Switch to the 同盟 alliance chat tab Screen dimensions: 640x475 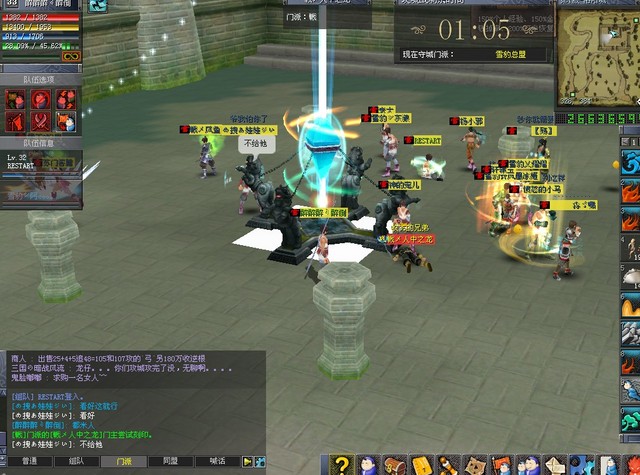click(x=170, y=461)
